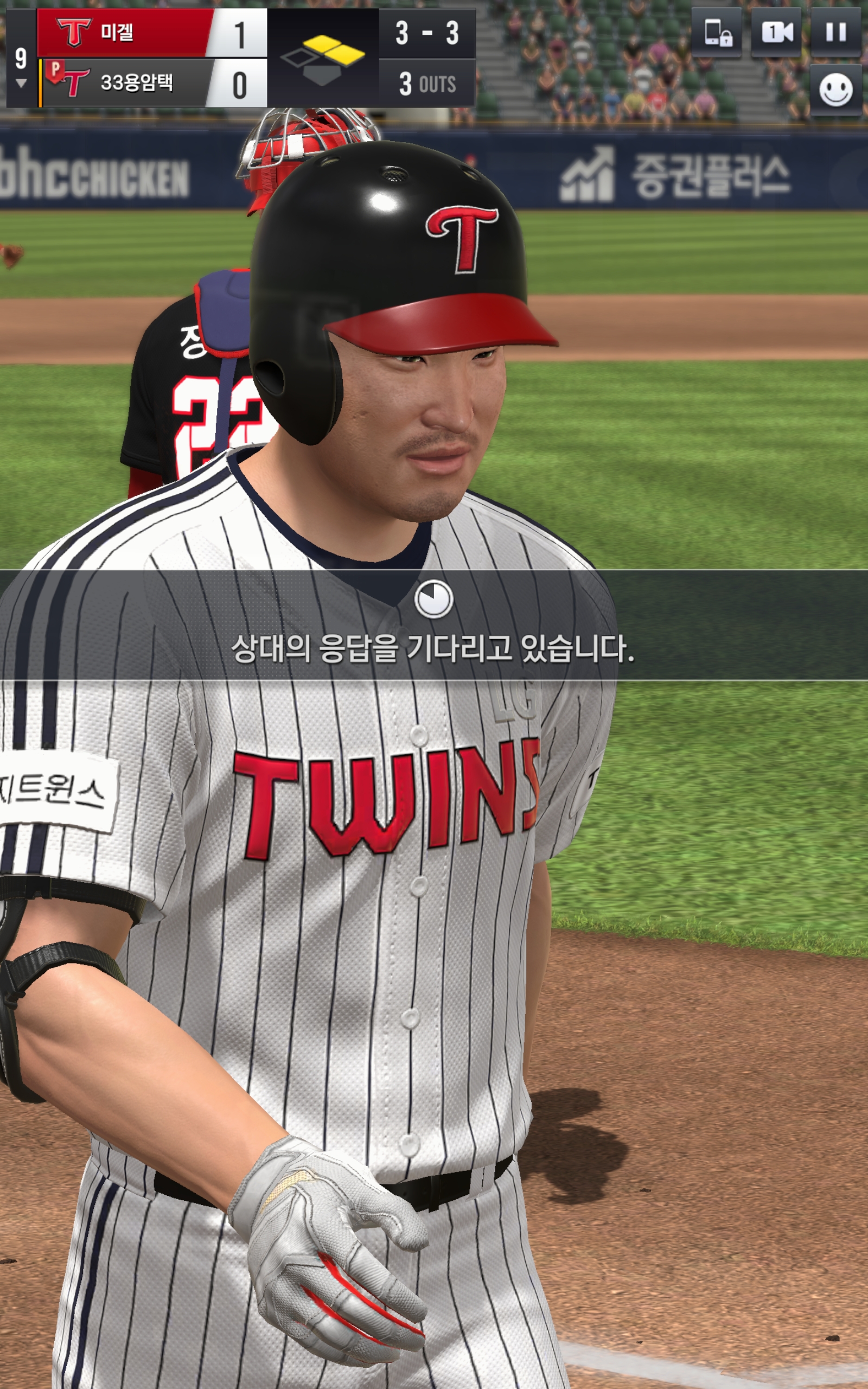Open the smiley emote menu
This screenshot has height=1389, width=868.
[x=835, y=90]
